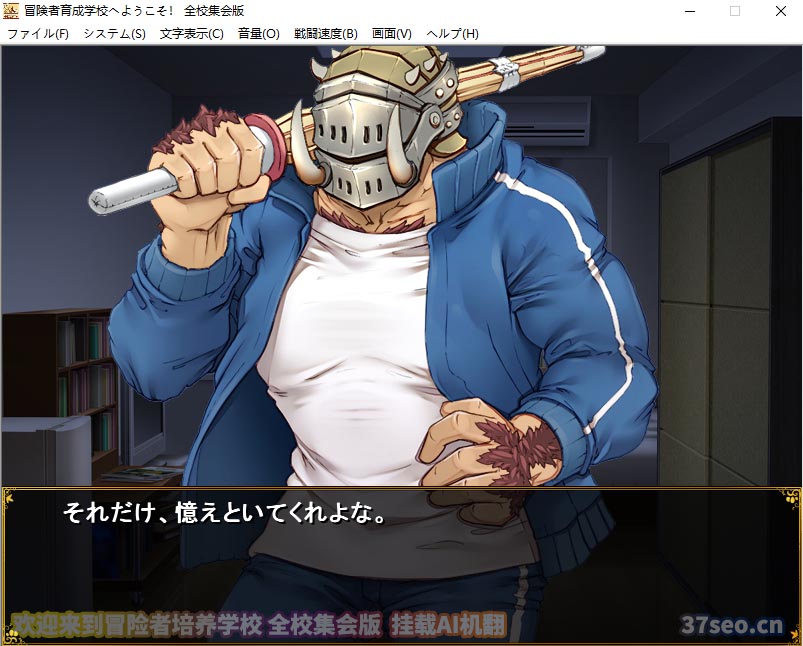Open the ヘルプ(H) help menu

tap(452, 33)
